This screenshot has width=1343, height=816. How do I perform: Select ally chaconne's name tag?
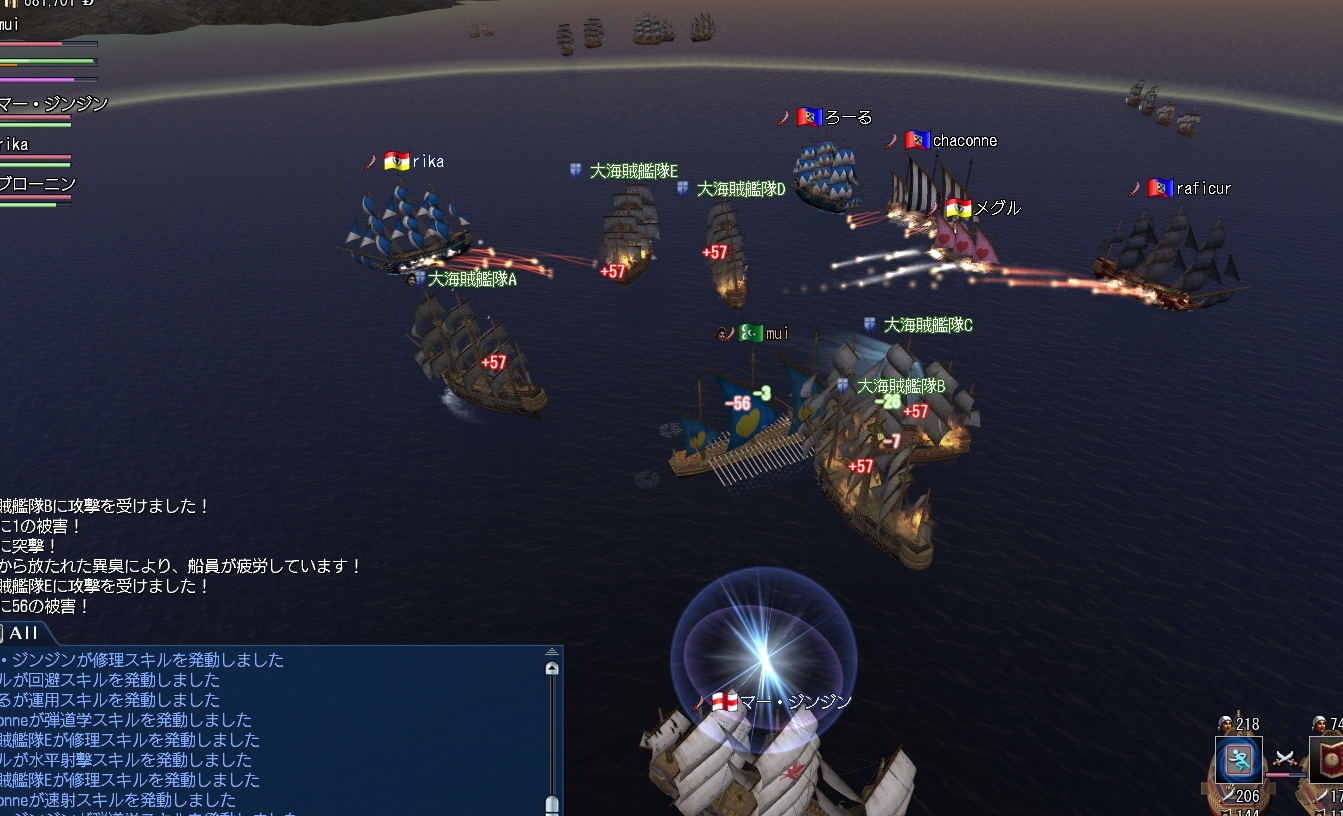(964, 141)
